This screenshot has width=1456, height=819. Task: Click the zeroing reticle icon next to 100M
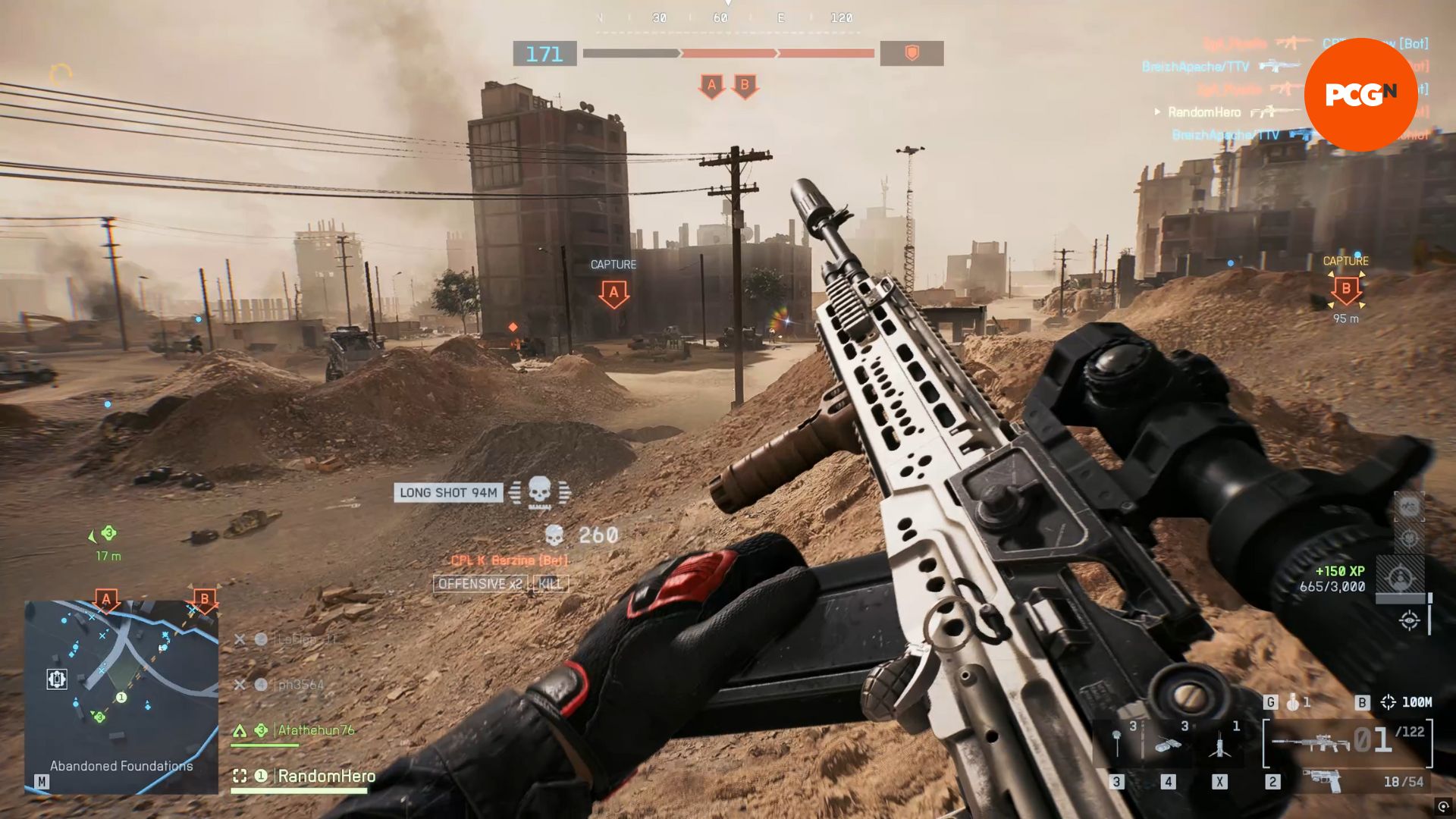coord(1389,702)
